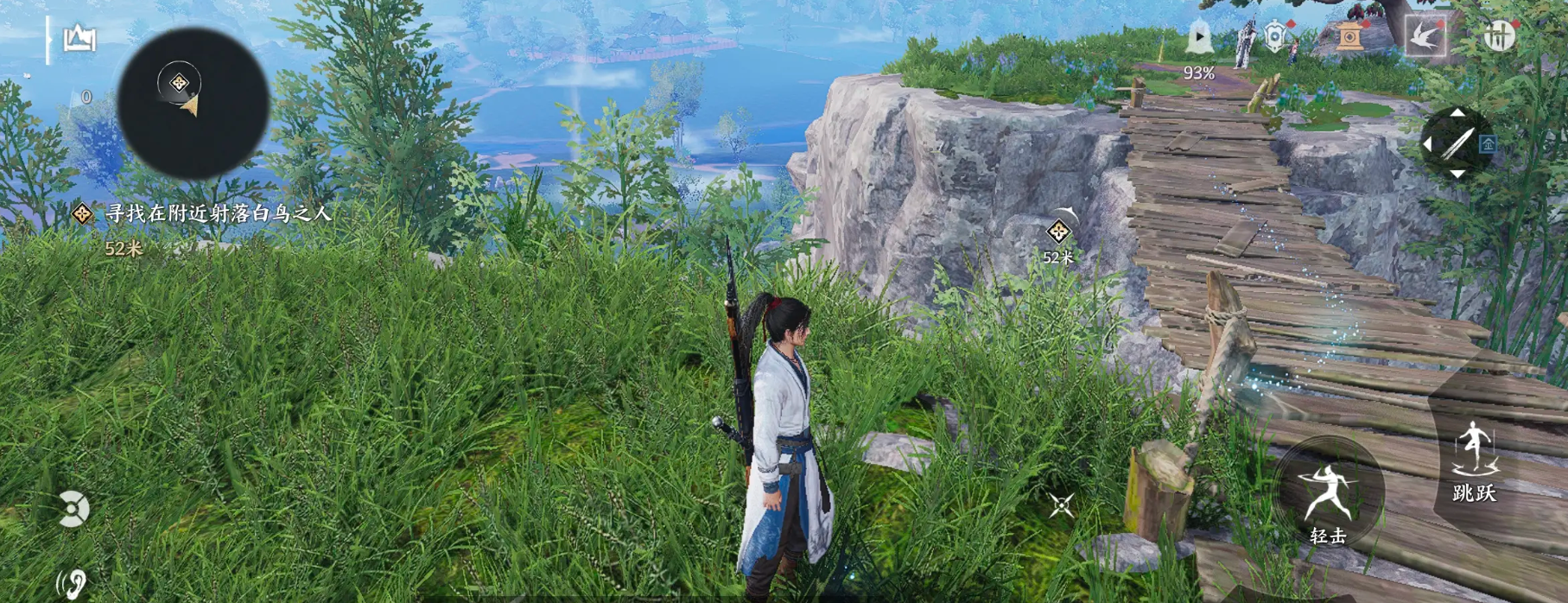Viewport: 1568px width, 603px height.
Task: Activate the ear listening icon
Action: pyautogui.click(x=75, y=583)
